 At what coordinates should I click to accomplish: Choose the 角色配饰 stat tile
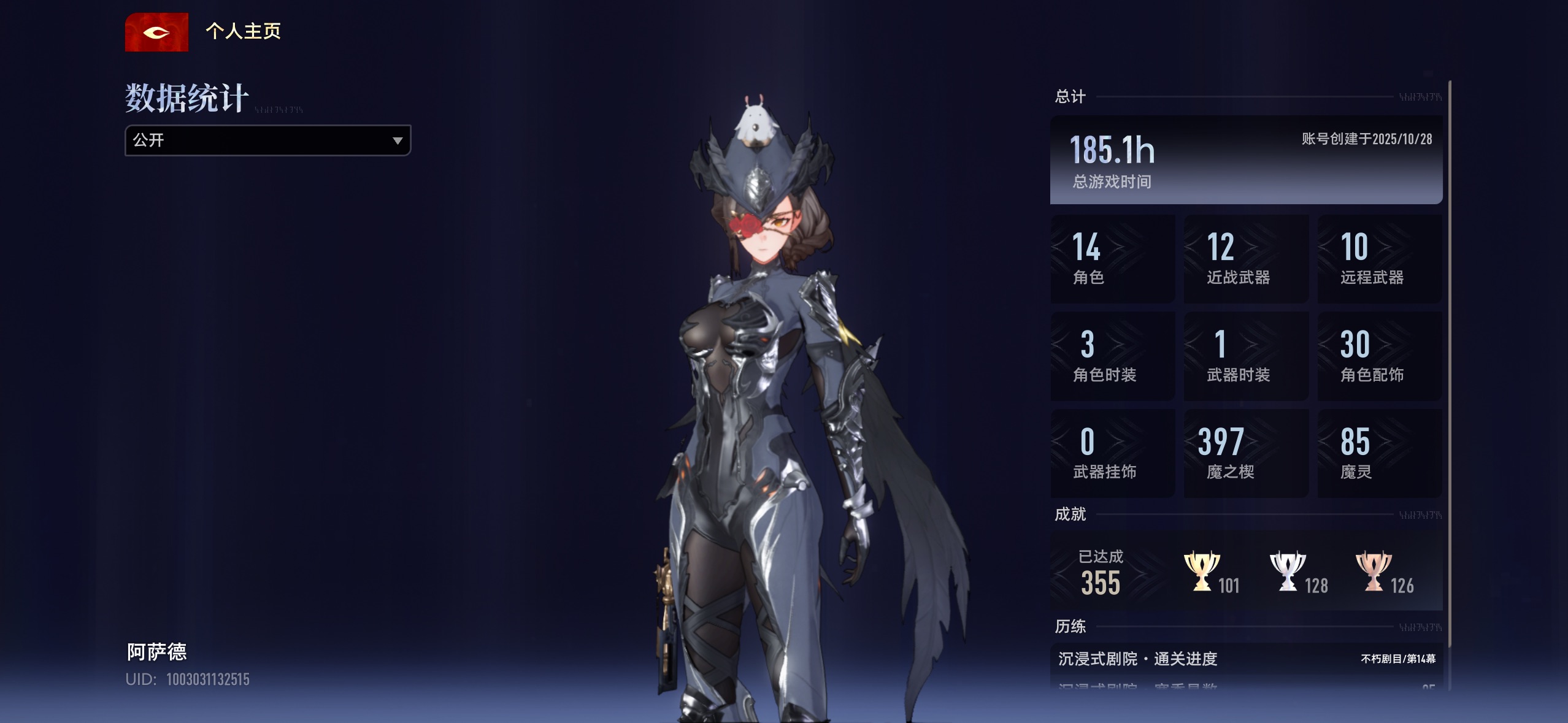pos(1380,356)
